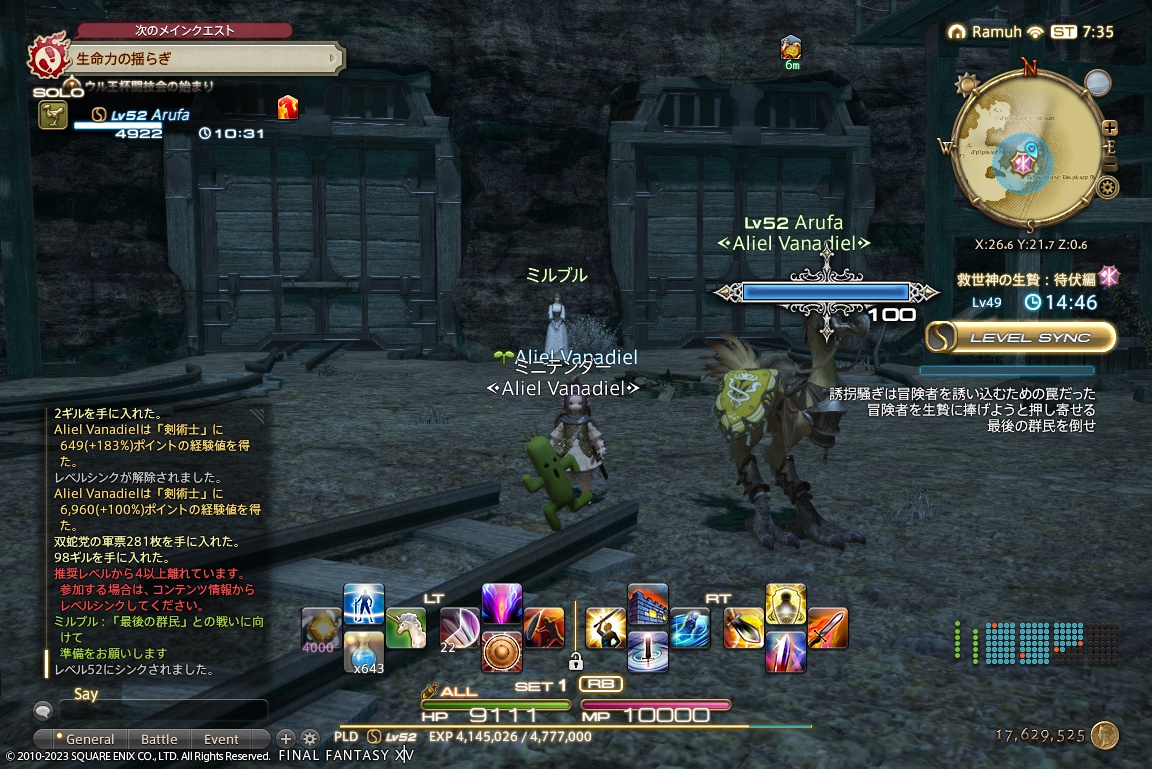Toggle the hotbar padlock icon
1152x769 pixels.
pos(575,661)
